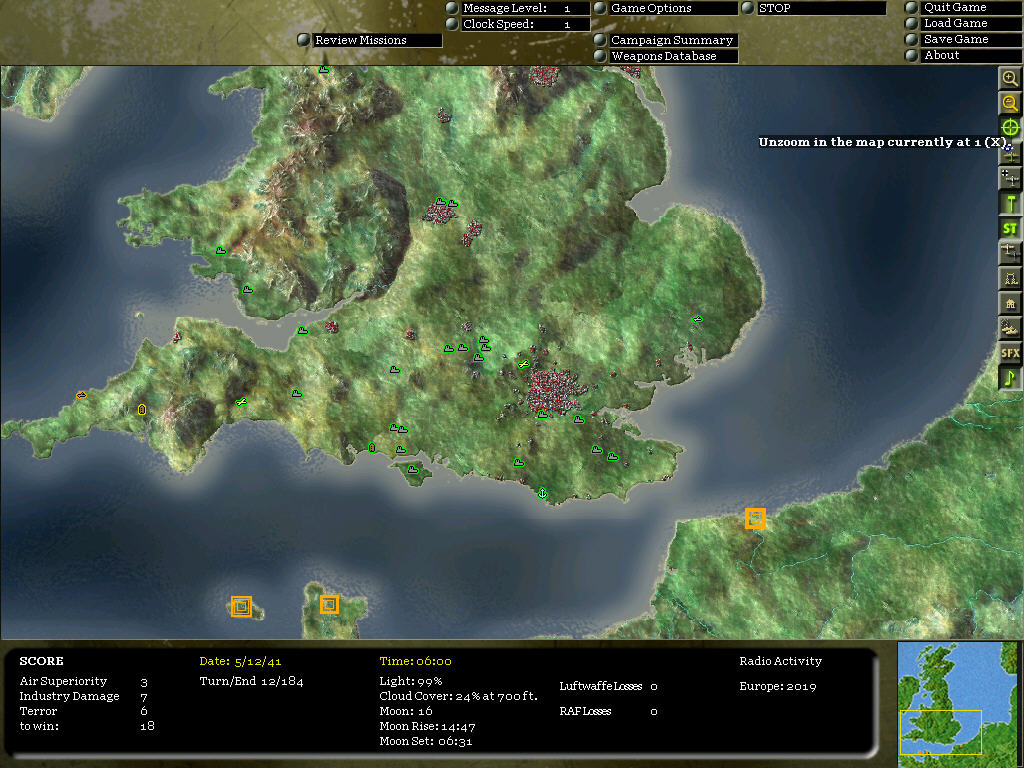Activate the green crosshair target icon

tap(1010, 128)
